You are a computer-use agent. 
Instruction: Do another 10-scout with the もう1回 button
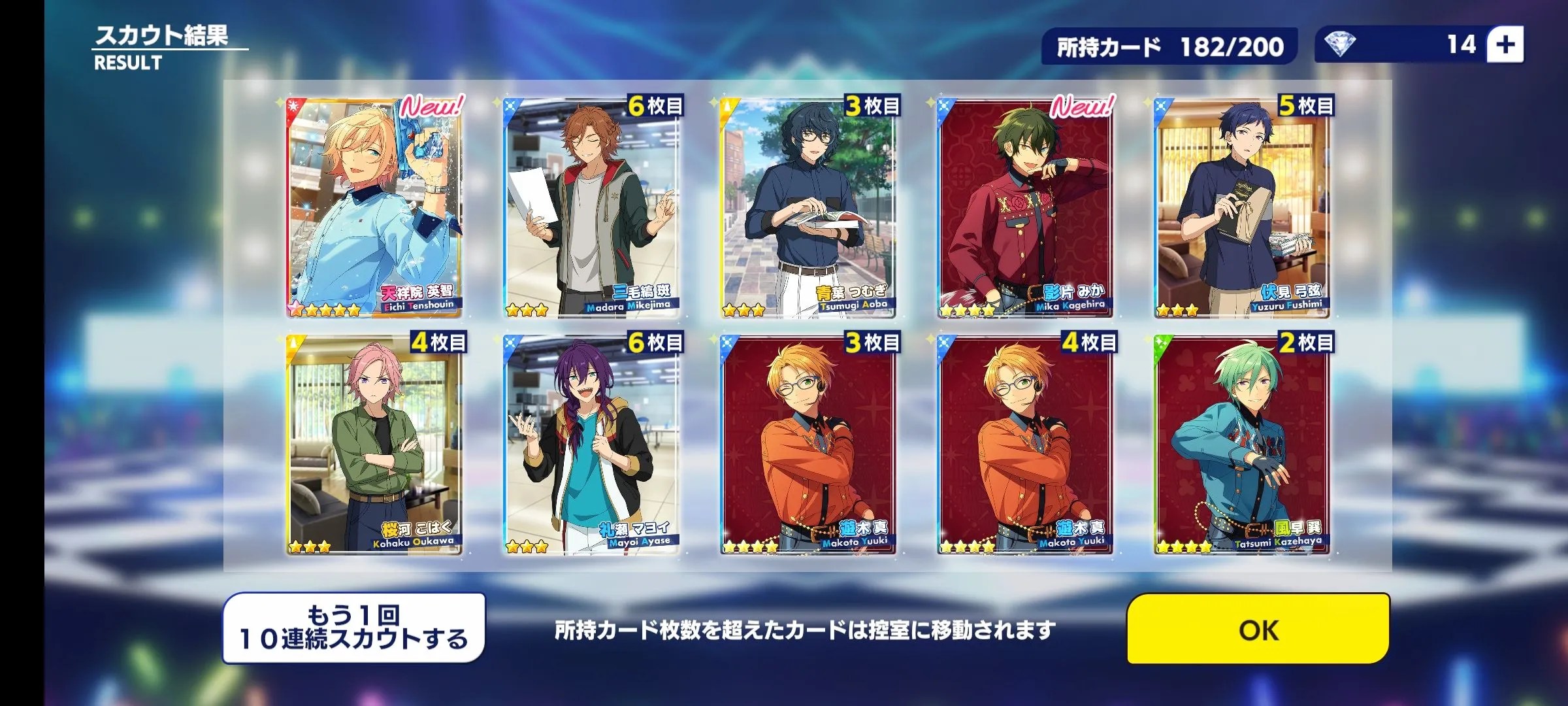(x=354, y=629)
